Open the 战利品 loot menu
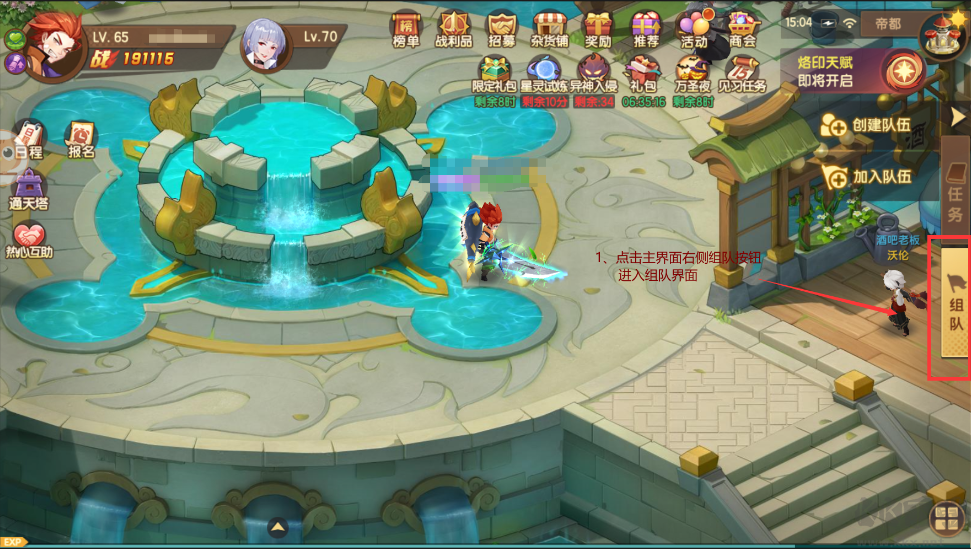Screen dimensions: 971x549 click(x=455, y=29)
